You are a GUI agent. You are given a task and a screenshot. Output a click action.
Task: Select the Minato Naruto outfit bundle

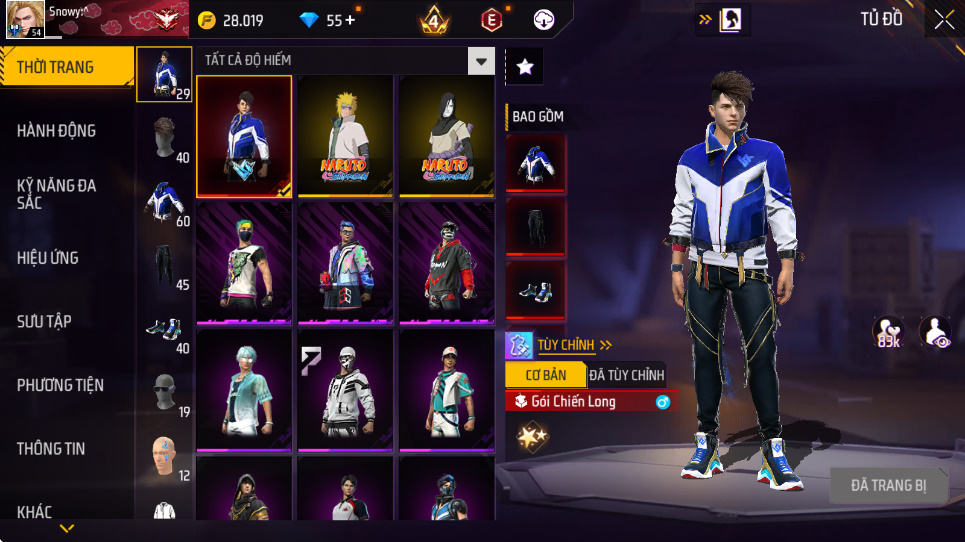click(x=345, y=136)
